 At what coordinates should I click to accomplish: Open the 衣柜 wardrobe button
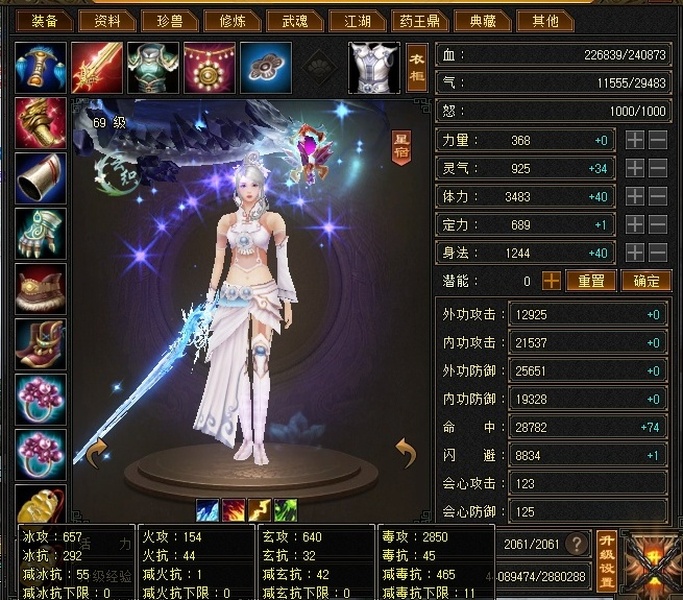point(418,68)
